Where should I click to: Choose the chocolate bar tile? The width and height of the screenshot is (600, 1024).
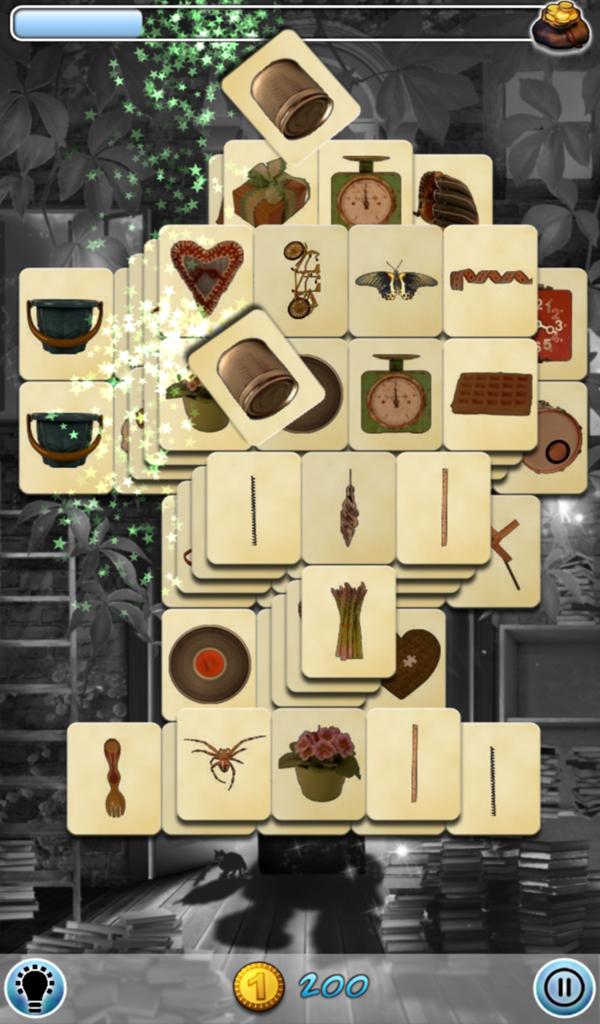coord(490,394)
